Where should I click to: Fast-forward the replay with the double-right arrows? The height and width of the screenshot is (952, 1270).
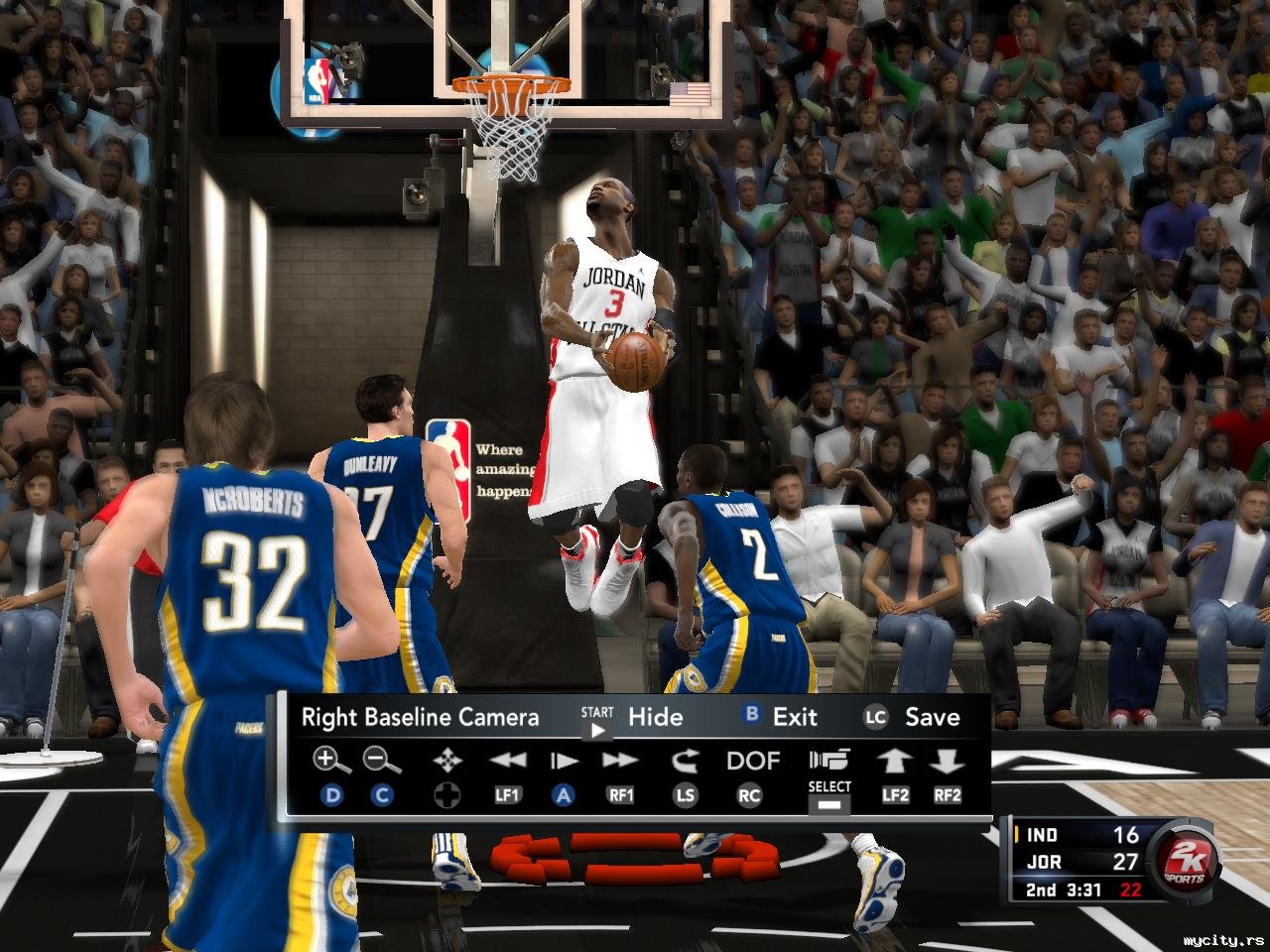coord(620,761)
